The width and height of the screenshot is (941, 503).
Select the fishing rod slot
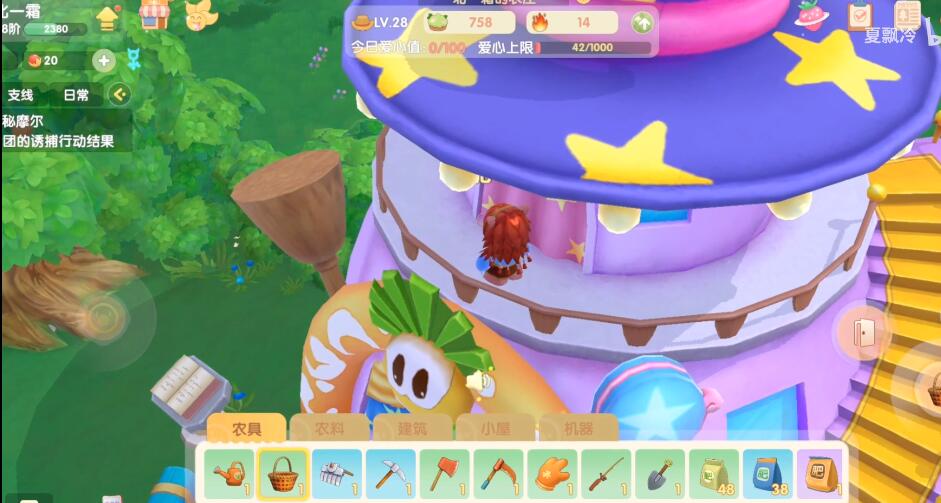(x=606, y=471)
